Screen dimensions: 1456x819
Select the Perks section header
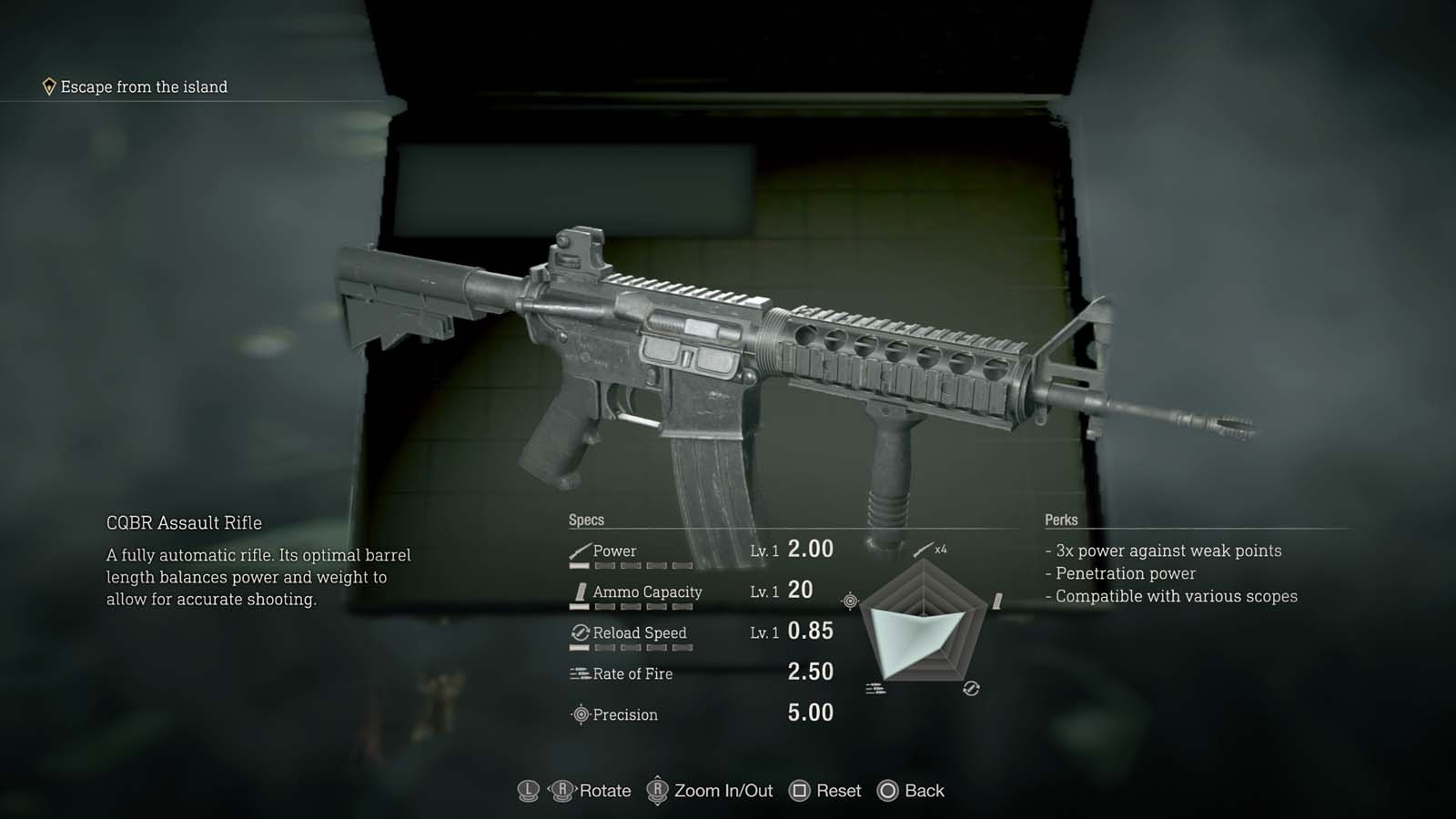pos(1060,519)
